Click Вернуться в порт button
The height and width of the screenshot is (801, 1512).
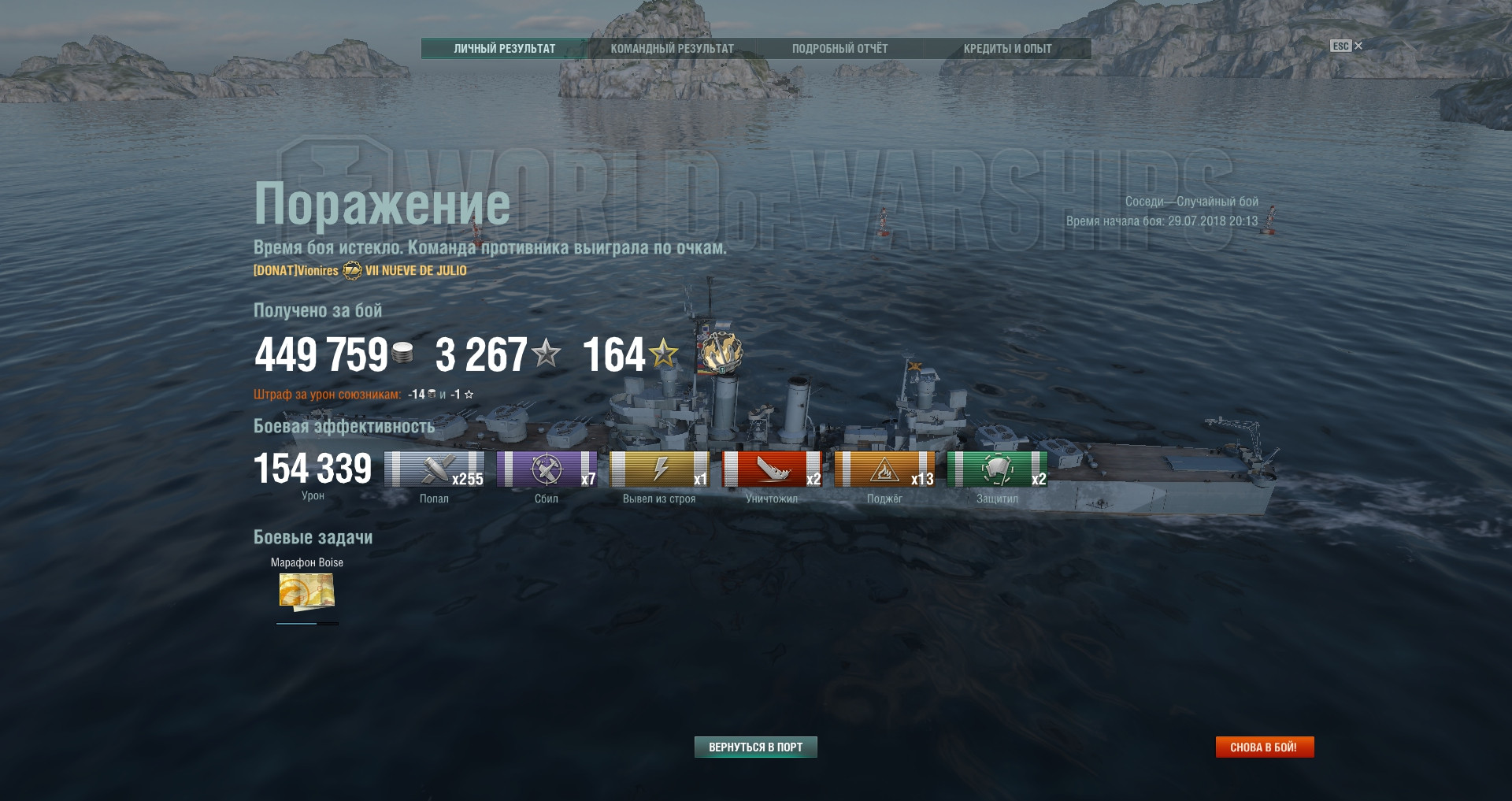pos(755,747)
